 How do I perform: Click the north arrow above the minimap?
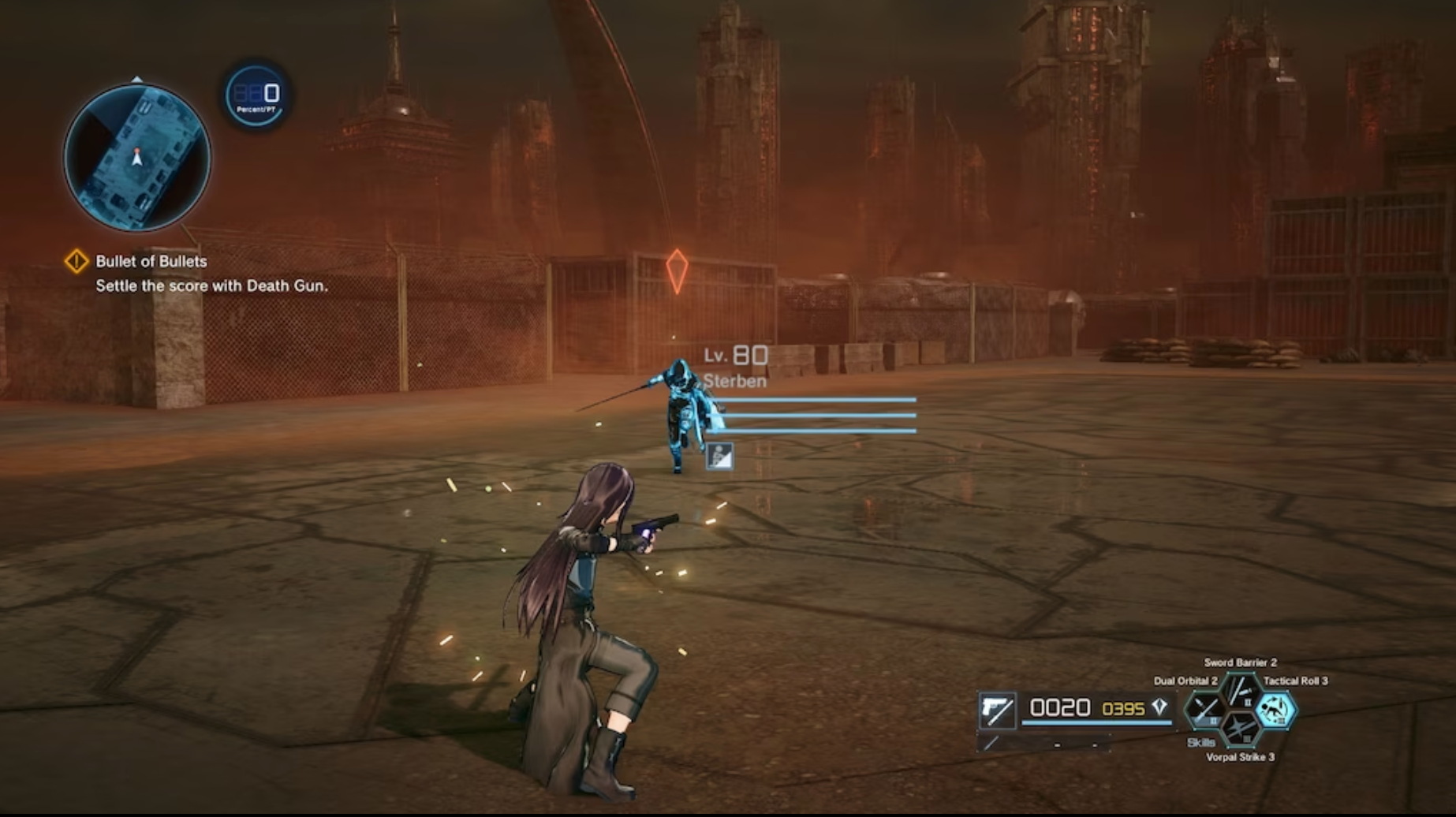point(139,79)
